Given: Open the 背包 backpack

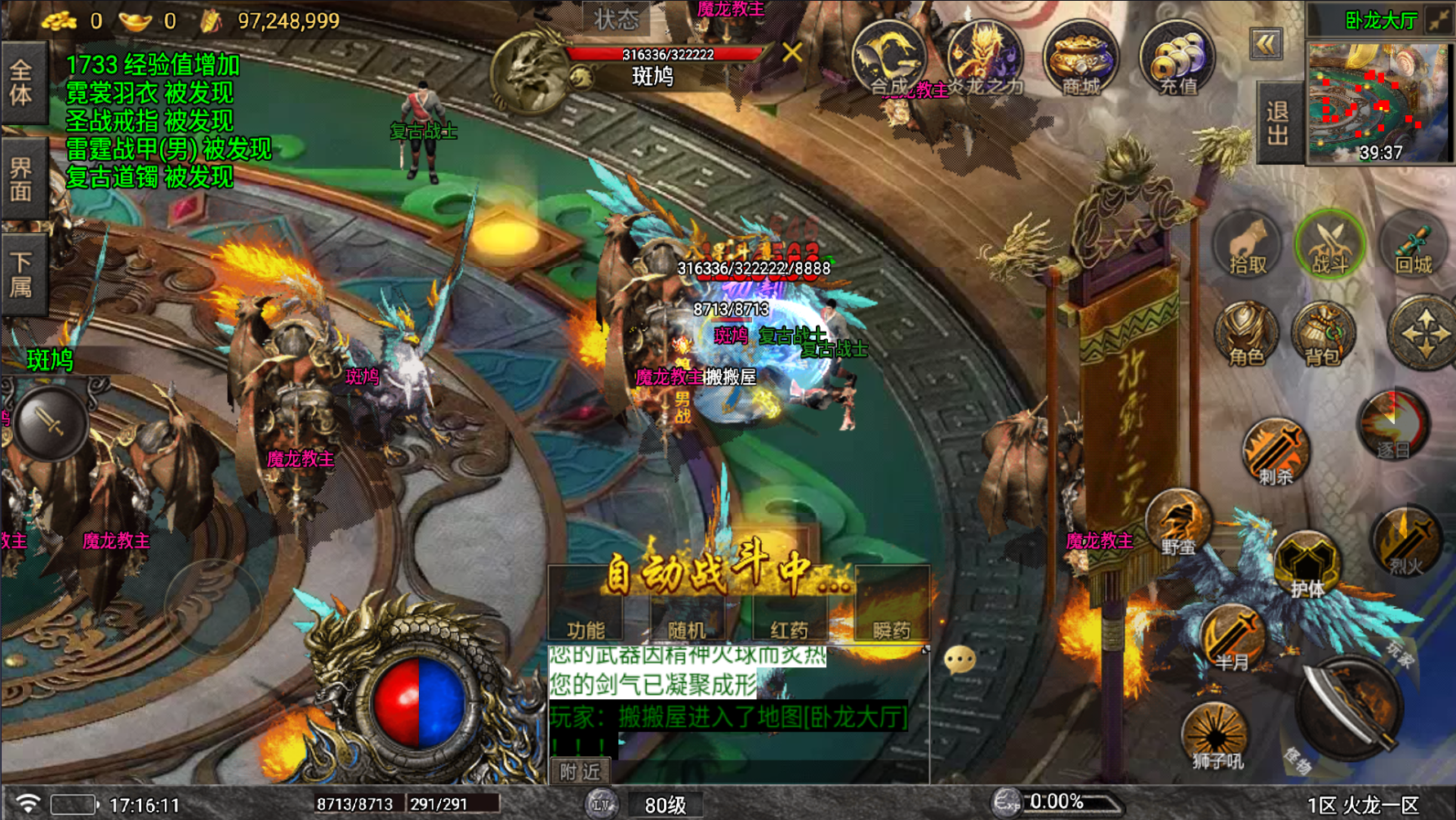Looking at the screenshot, I should coord(1323,336).
